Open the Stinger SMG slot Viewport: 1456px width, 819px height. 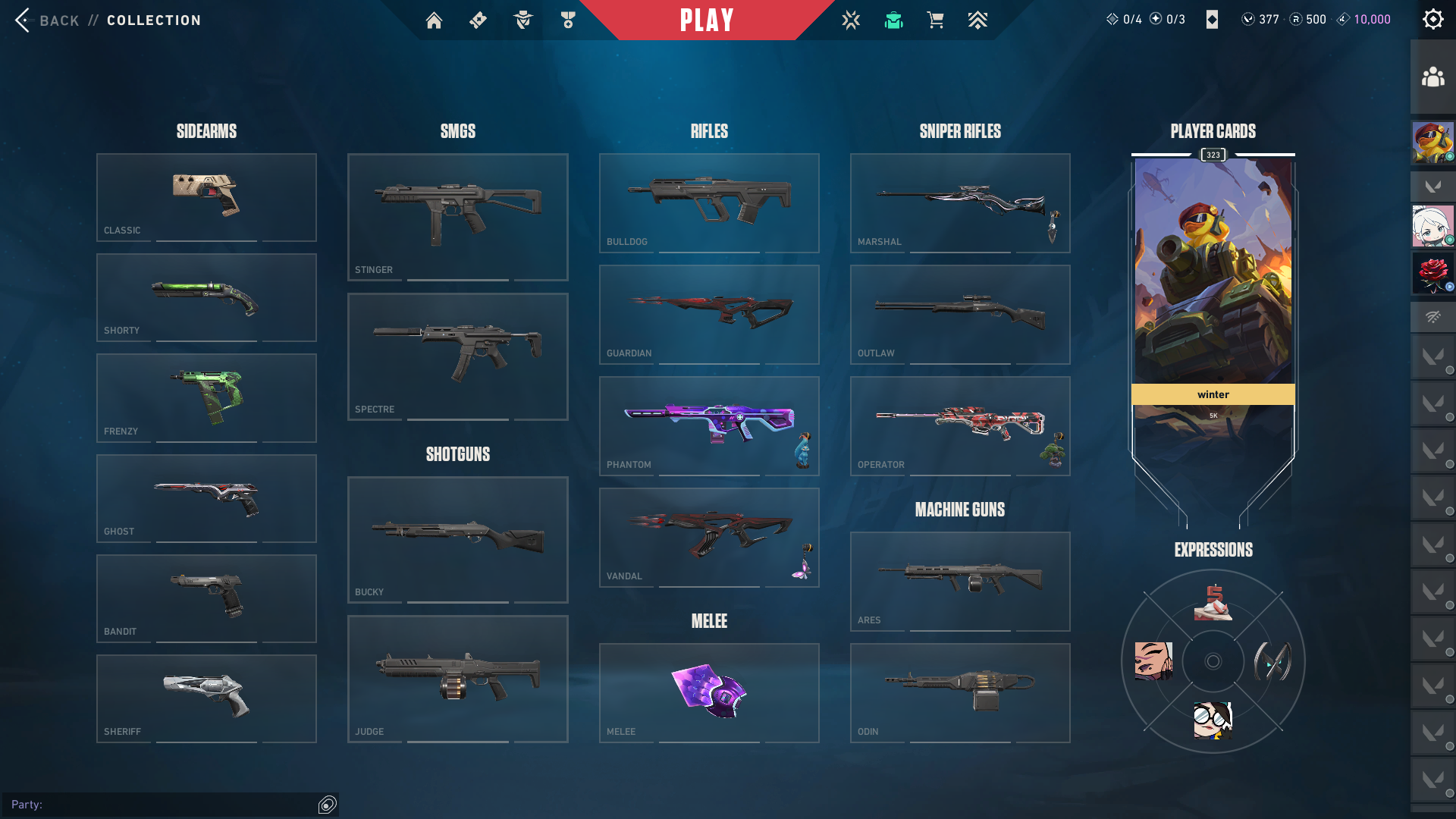457,217
